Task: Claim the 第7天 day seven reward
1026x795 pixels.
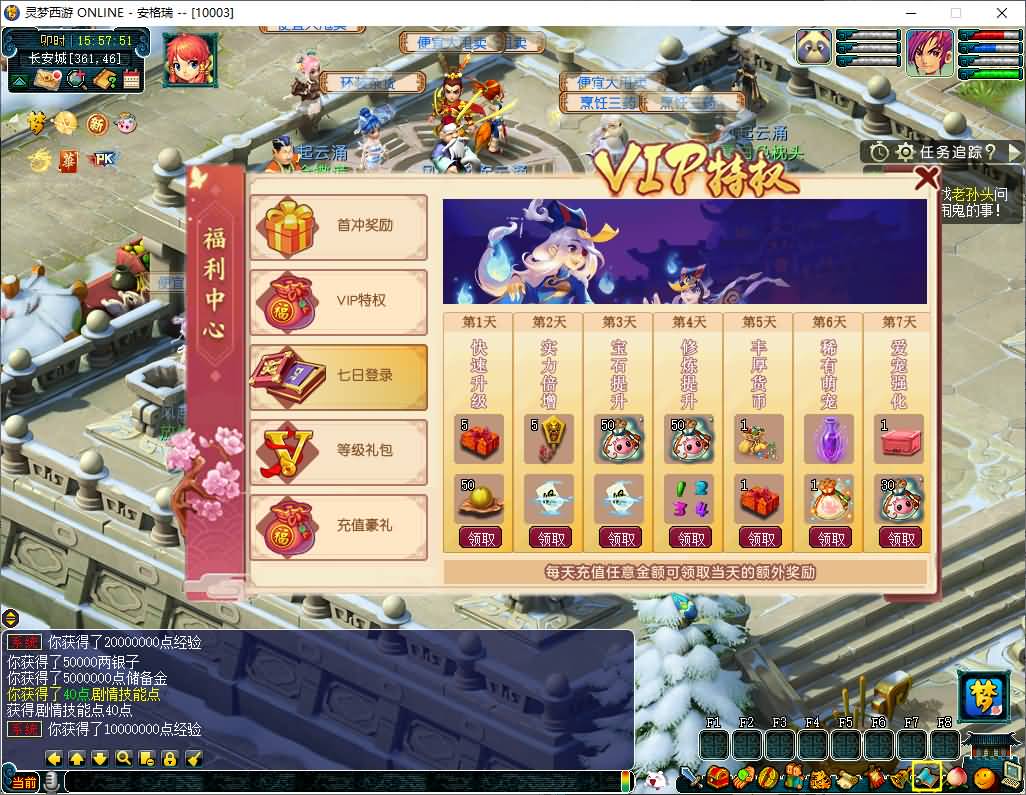Action: (x=901, y=539)
